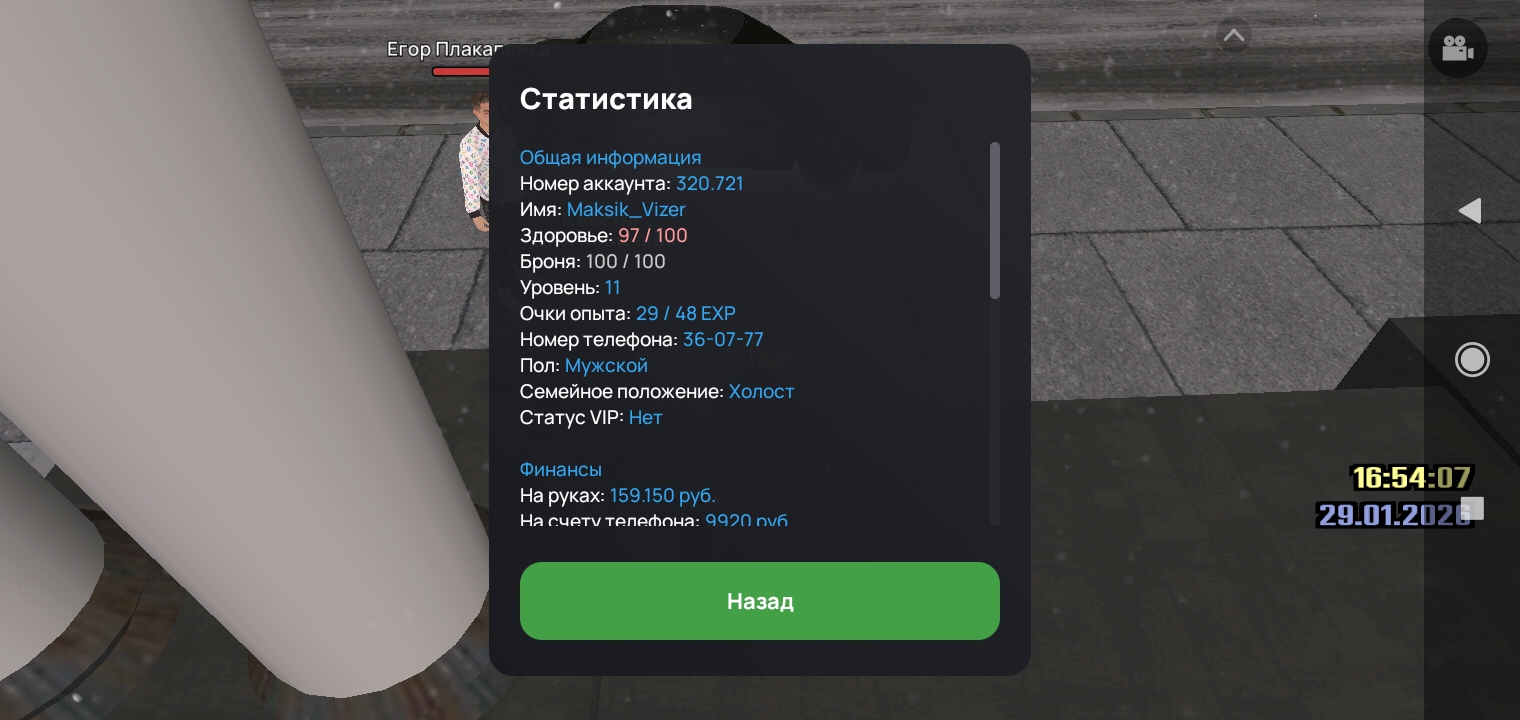
Task: Tap the back arrow triangle icon
Action: tap(1470, 210)
